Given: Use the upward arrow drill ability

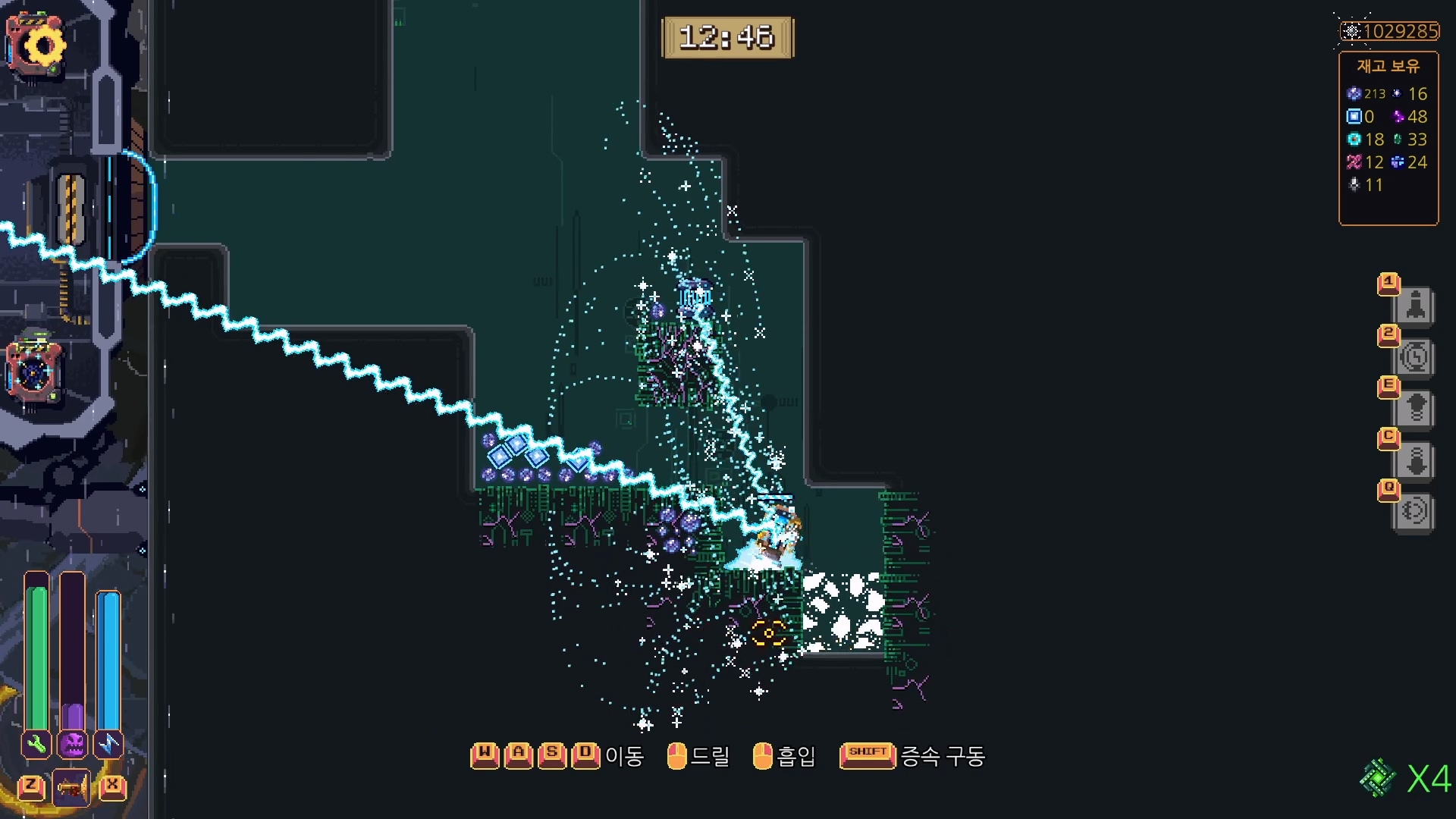Looking at the screenshot, I should click(x=1414, y=409).
